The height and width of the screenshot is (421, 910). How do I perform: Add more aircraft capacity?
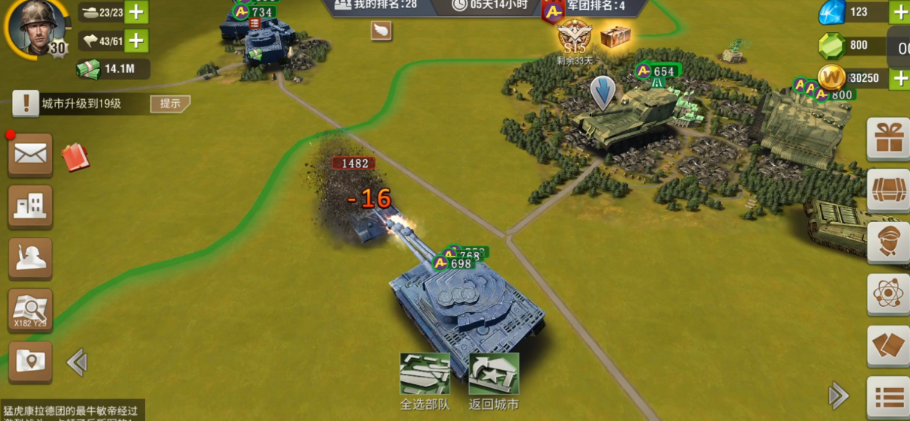[x=134, y=41]
